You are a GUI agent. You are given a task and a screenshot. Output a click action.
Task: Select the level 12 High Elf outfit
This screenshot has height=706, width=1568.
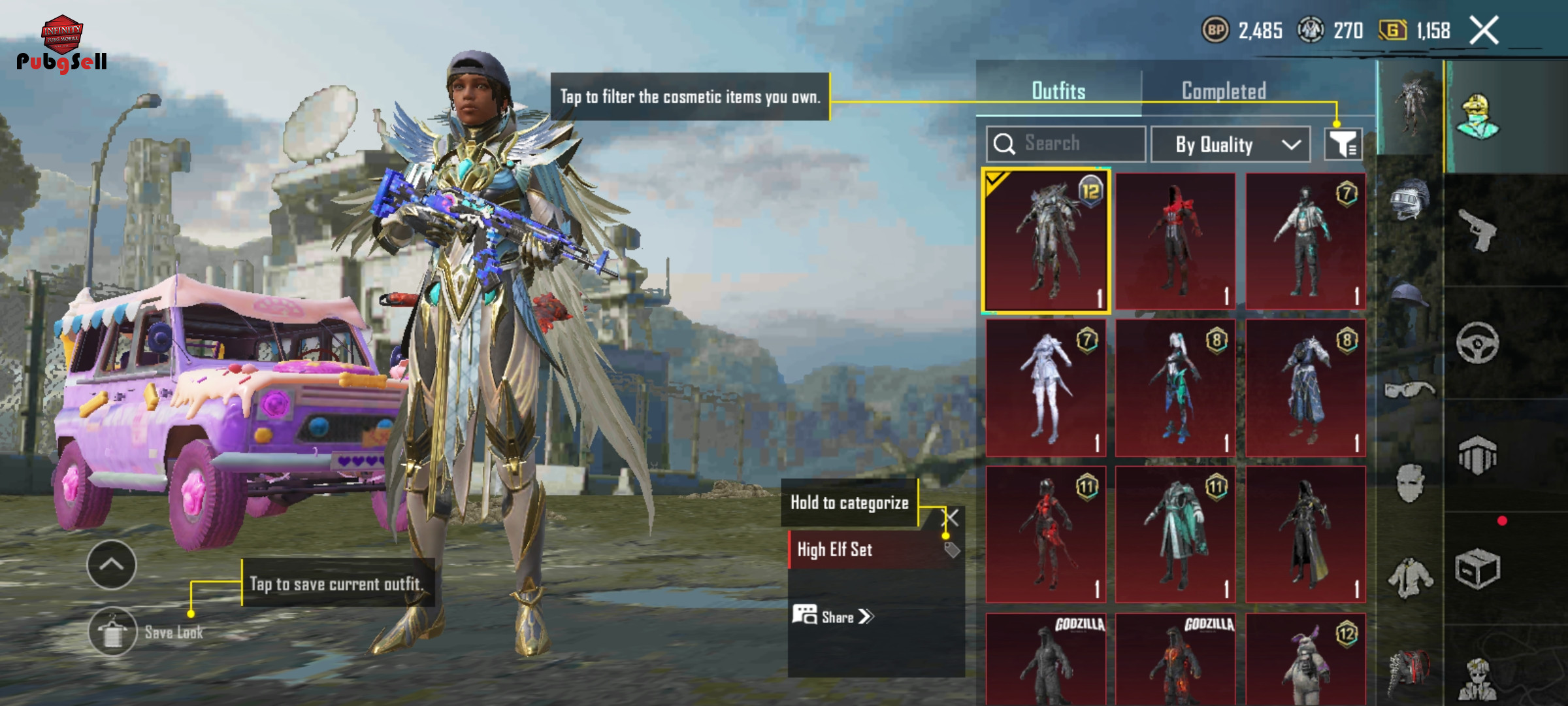pos(1046,241)
